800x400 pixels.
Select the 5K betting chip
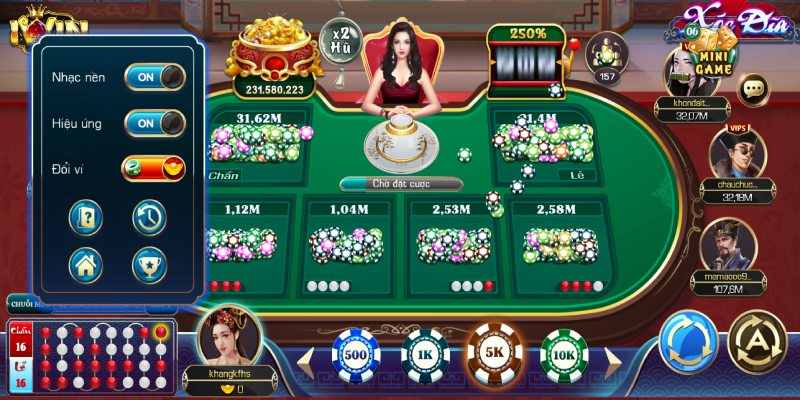click(495, 355)
